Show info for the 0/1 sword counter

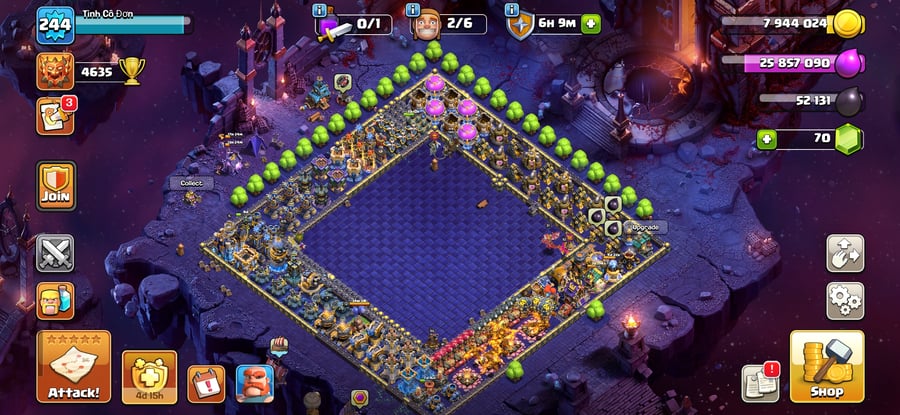tap(320, 10)
